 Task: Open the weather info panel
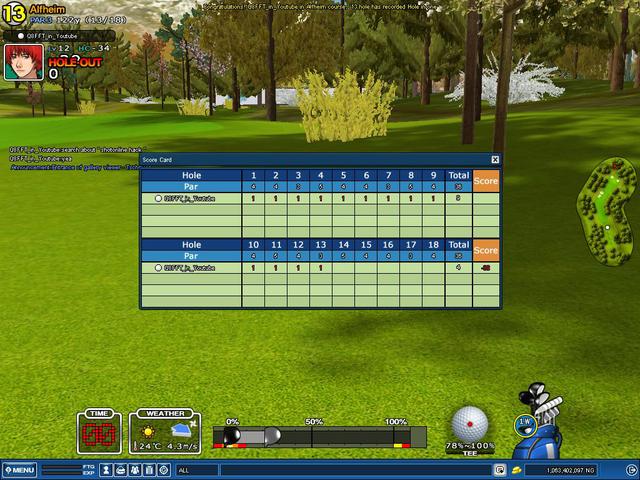pyautogui.click(x=163, y=432)
